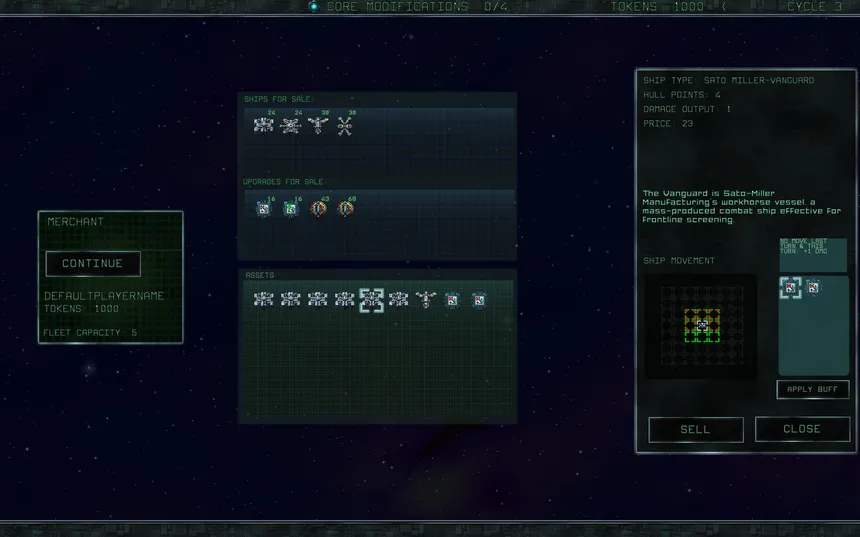
Task: Click the Continue button in the Merchant panel
Action: point(93,264)
